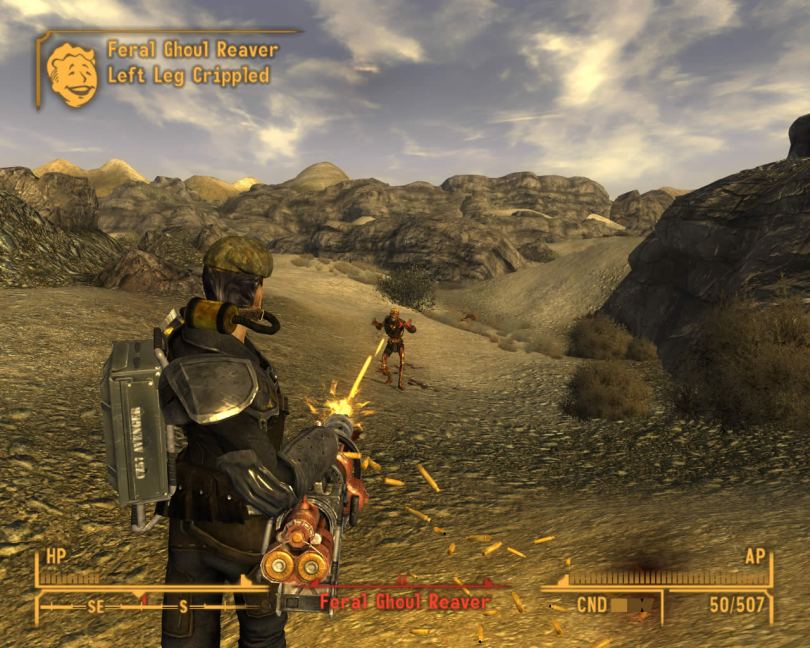This screenshot has height=648, width=810.
Task: Click the Vault Boy notification icon
Action: tap(72, 74)
